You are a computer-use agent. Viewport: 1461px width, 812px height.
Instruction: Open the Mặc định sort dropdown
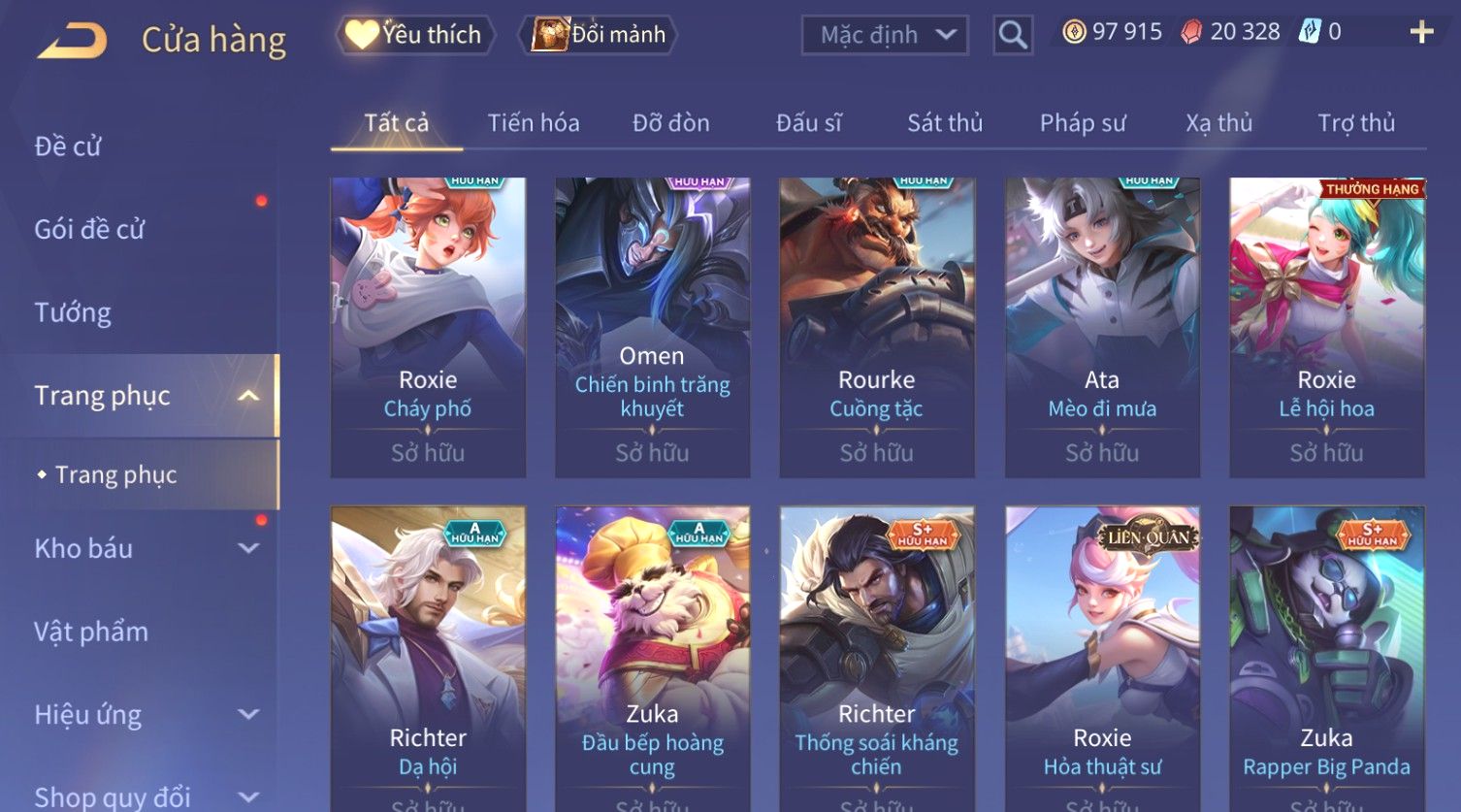[884, 36]
